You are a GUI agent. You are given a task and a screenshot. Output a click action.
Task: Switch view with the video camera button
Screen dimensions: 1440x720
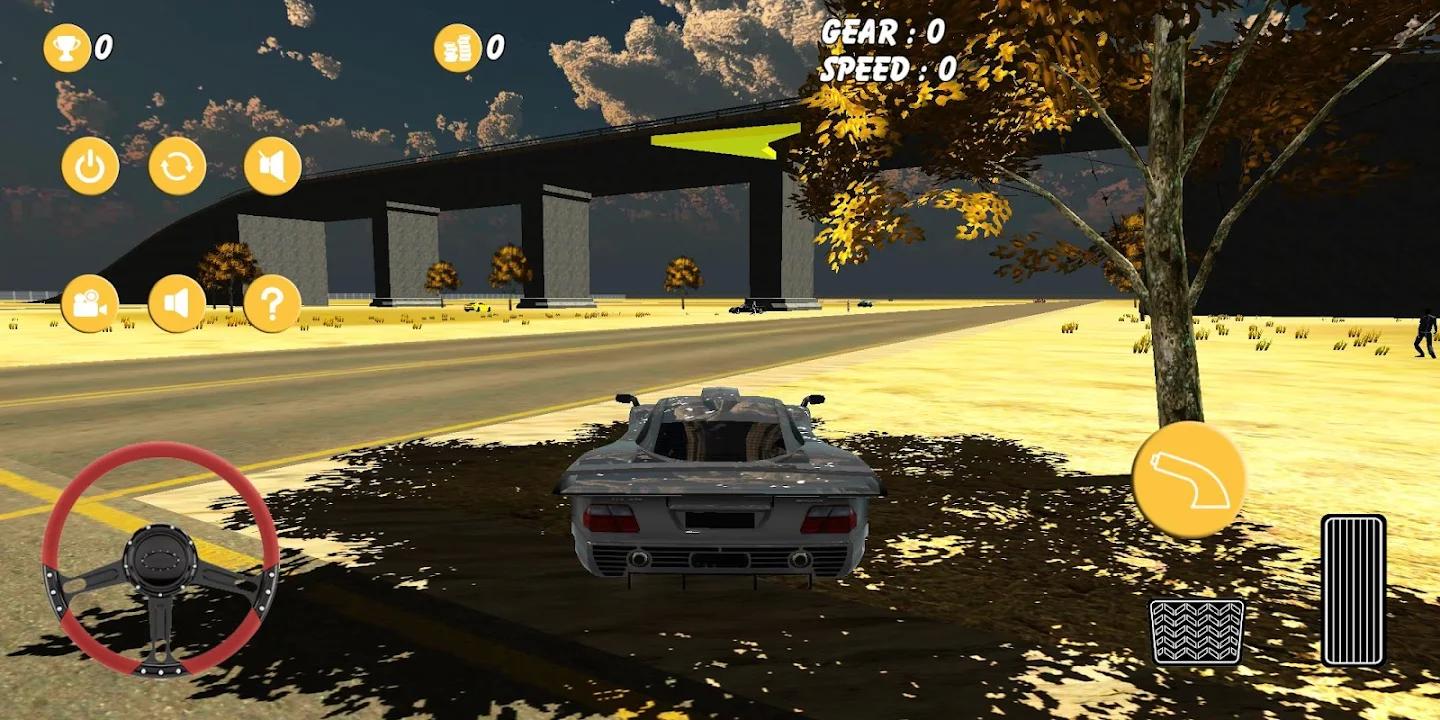(90, 303)
